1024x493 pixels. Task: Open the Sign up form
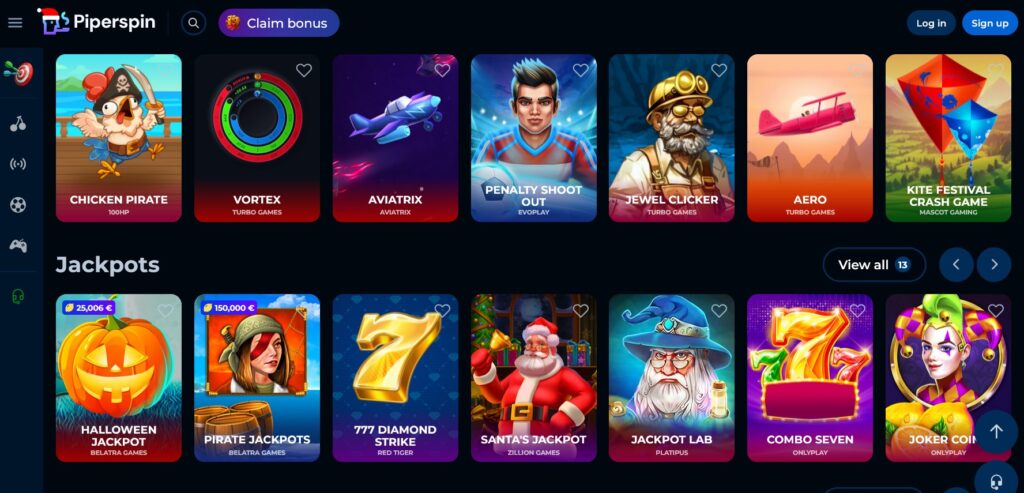[989, 23]
